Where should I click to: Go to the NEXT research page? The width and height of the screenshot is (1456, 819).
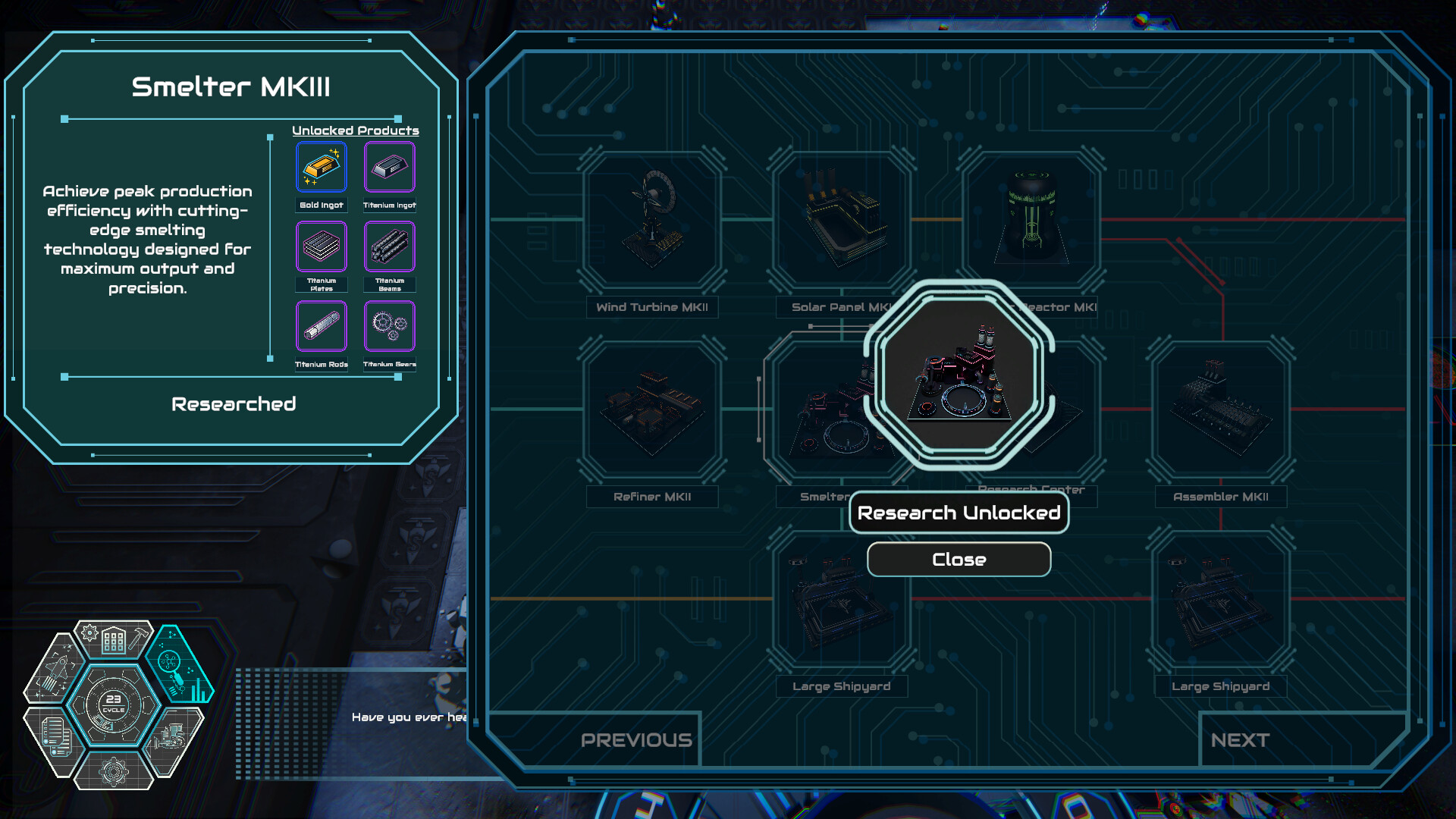[x=1240, y=740]
